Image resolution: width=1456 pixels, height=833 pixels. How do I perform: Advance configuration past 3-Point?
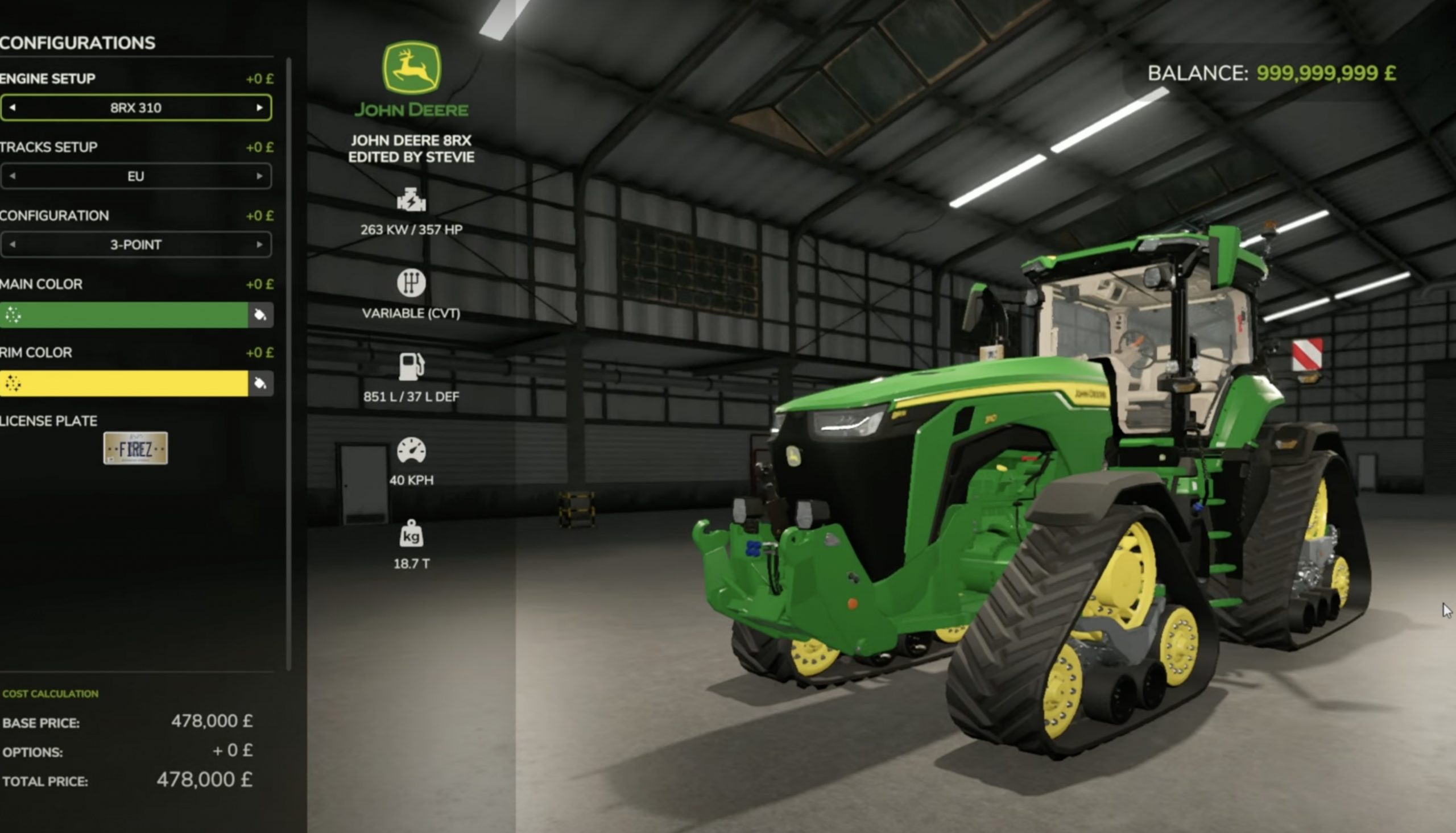pyautogui.click(x=259, y=245)
